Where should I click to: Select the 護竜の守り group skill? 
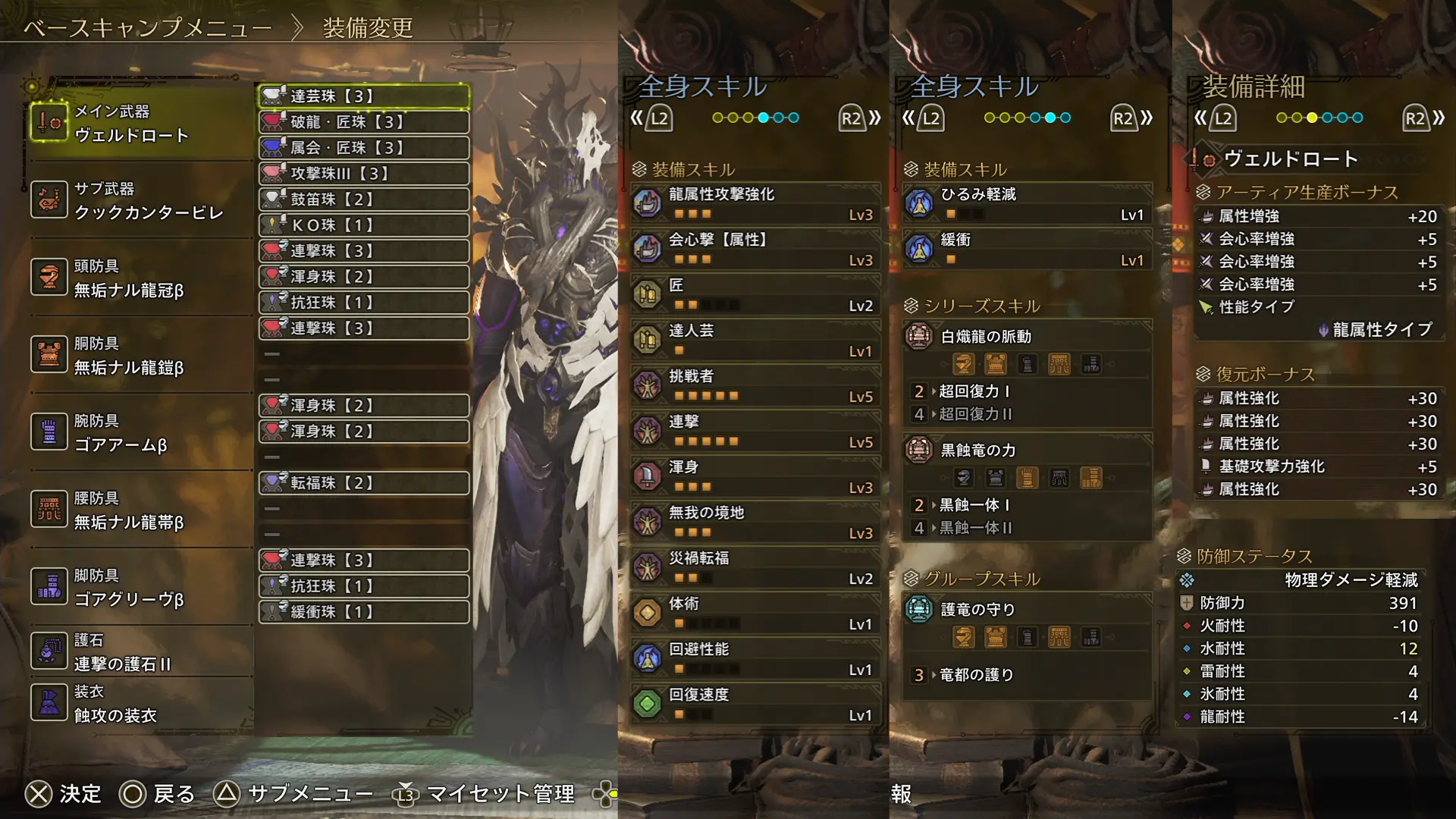coord(1027,610)
